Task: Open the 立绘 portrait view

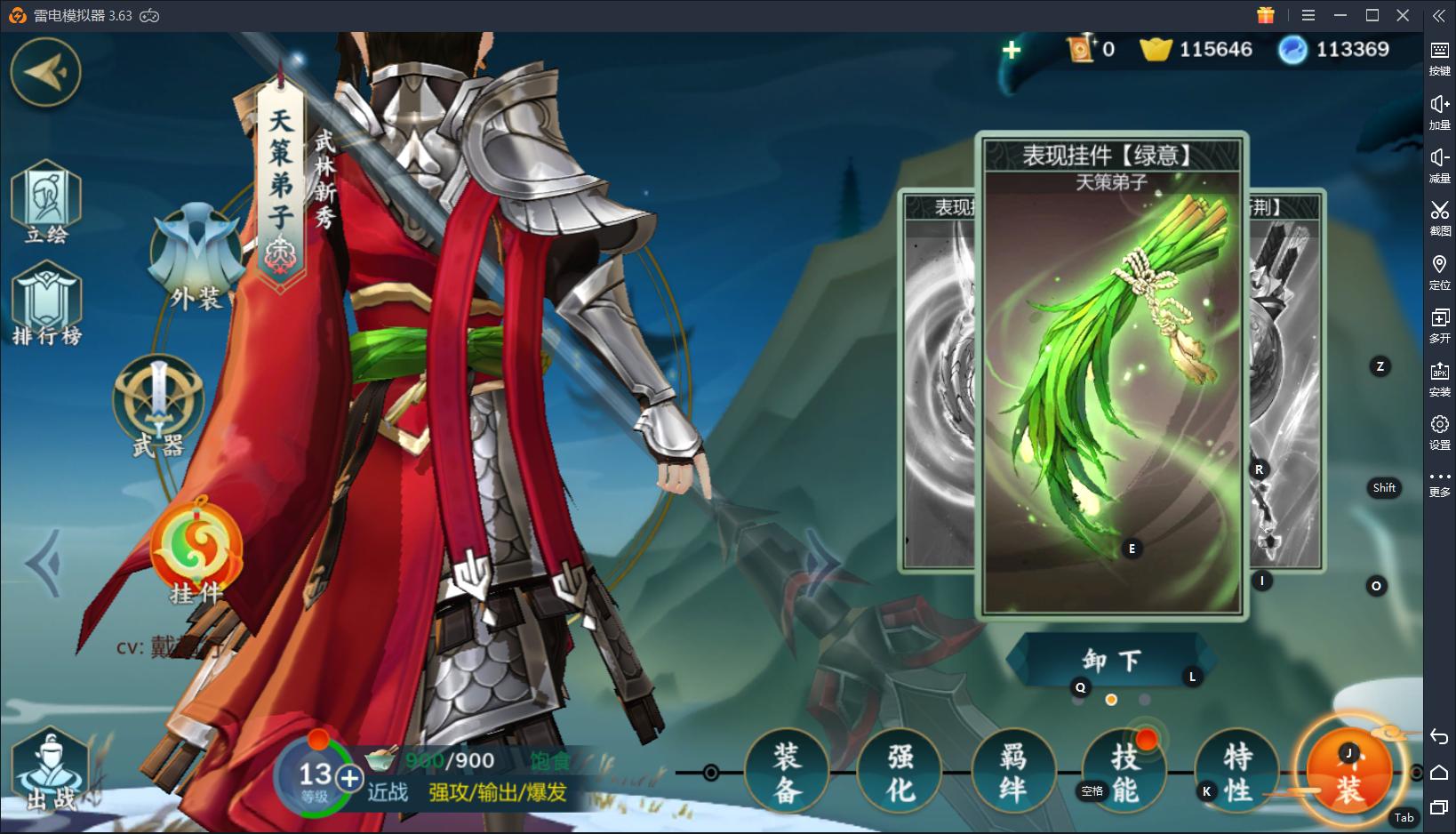Action: coord(46,203)
